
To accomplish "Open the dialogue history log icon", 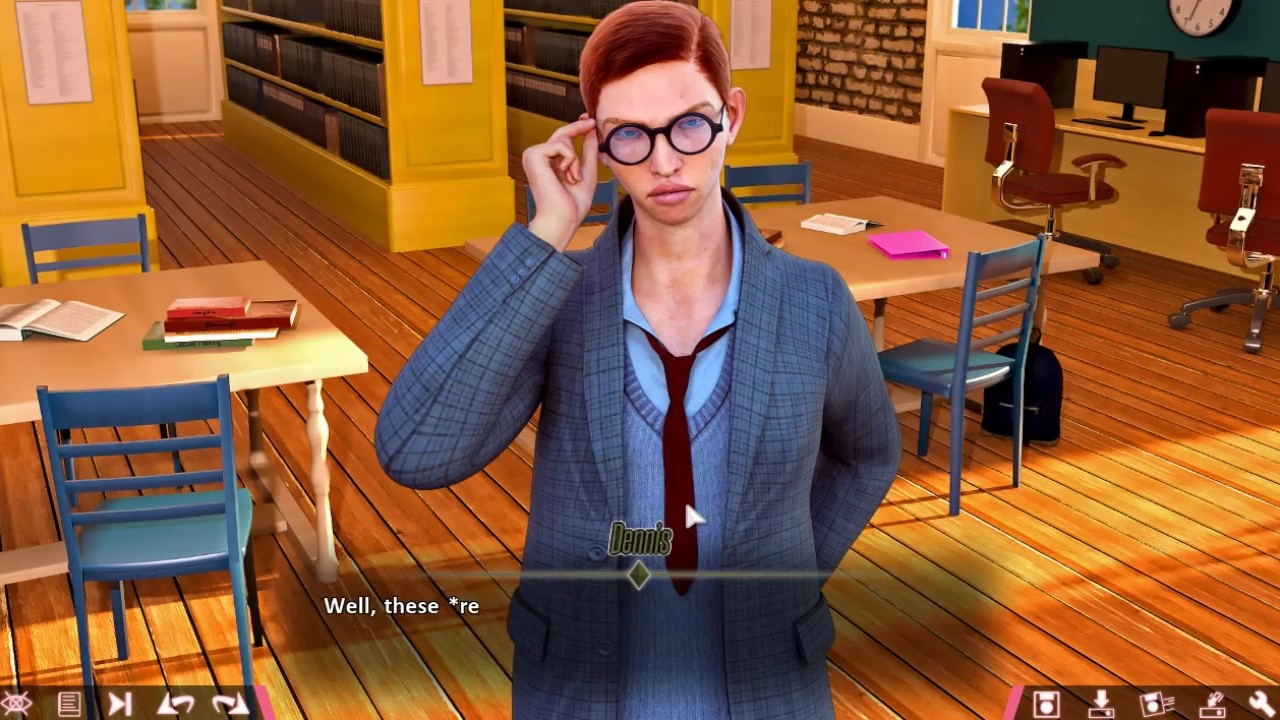I will (x=69, y=704).
